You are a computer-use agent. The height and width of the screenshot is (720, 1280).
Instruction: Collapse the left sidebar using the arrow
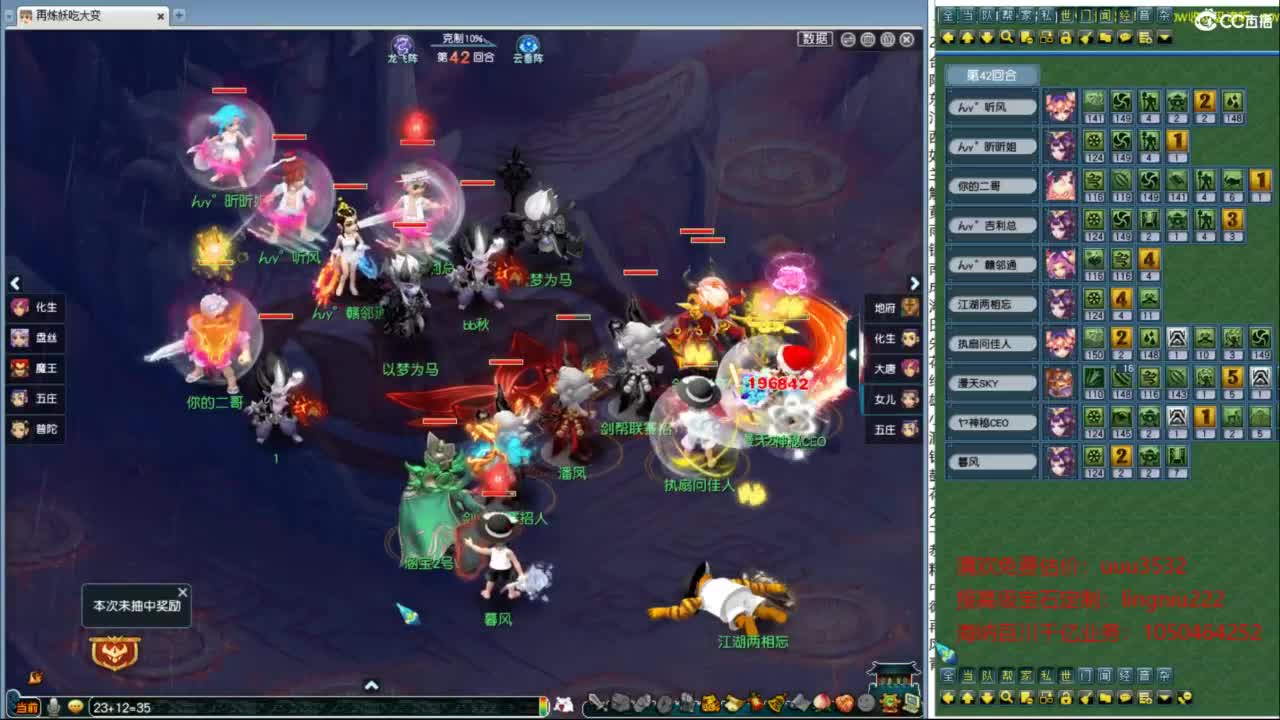pyautogui.click(x=15, y=283)
